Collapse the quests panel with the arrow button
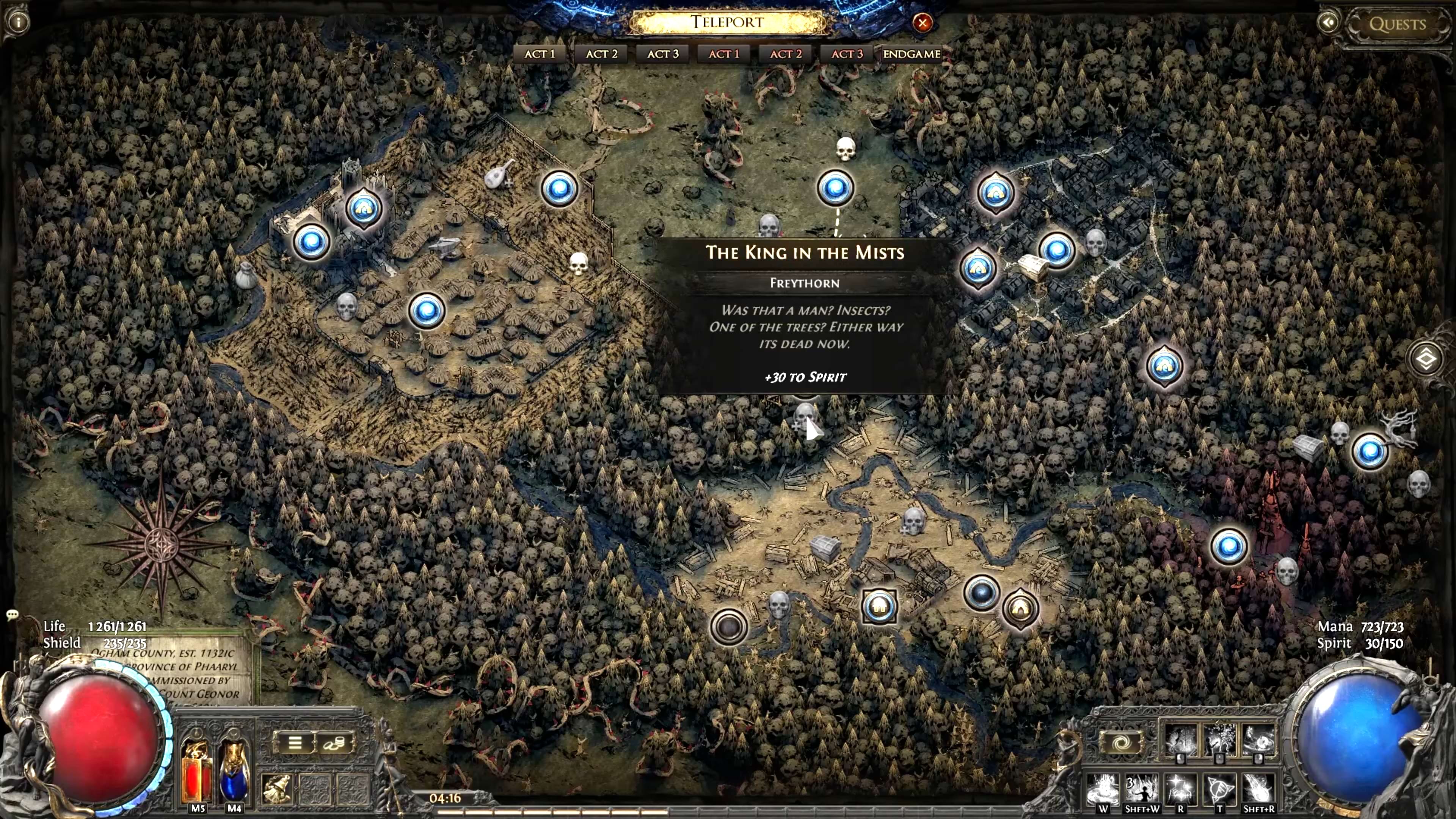Viewport: 1456px width, 819px height. (x=1328, y=23)
